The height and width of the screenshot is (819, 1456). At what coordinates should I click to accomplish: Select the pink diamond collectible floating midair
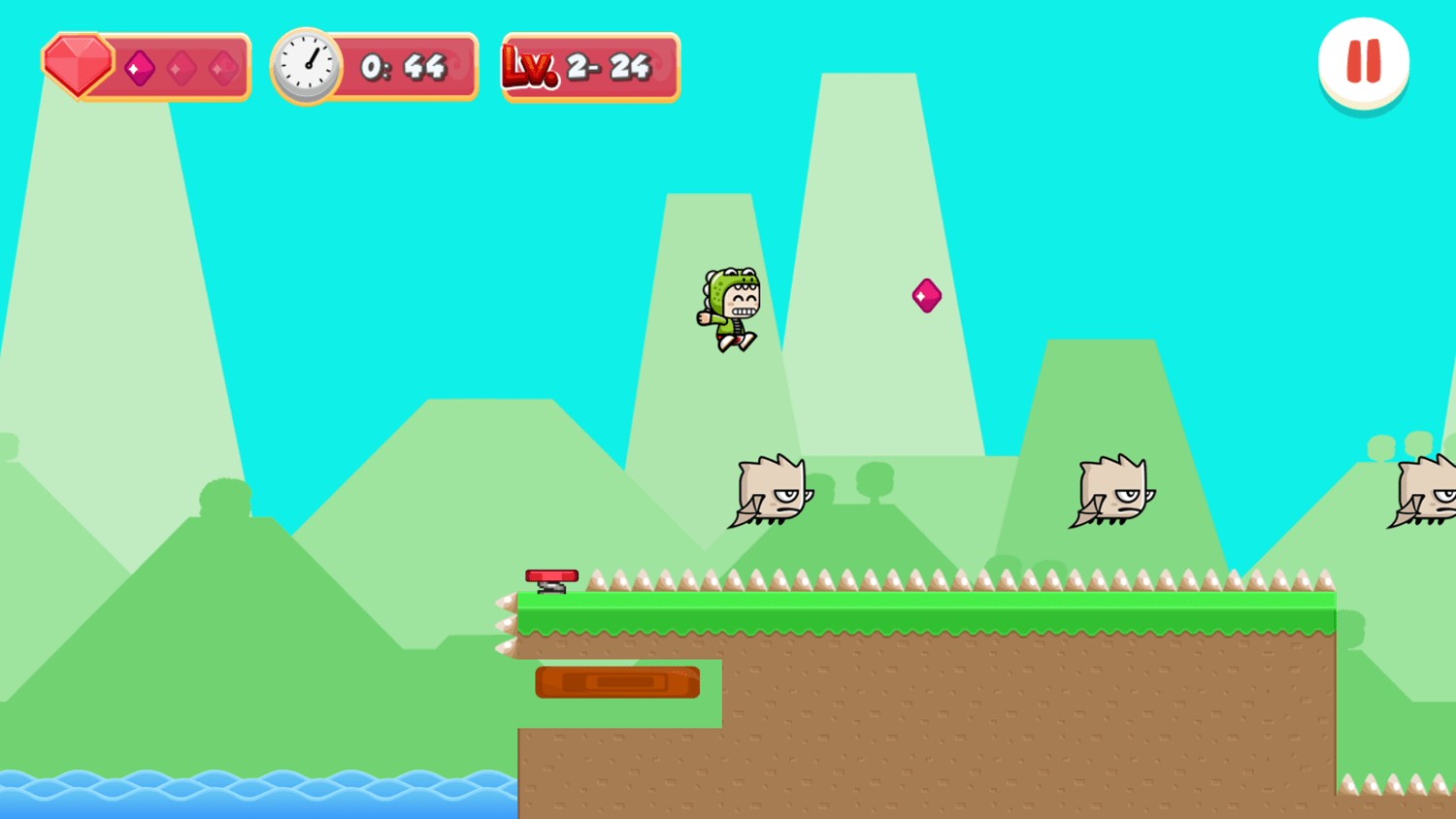coord(925,295)
